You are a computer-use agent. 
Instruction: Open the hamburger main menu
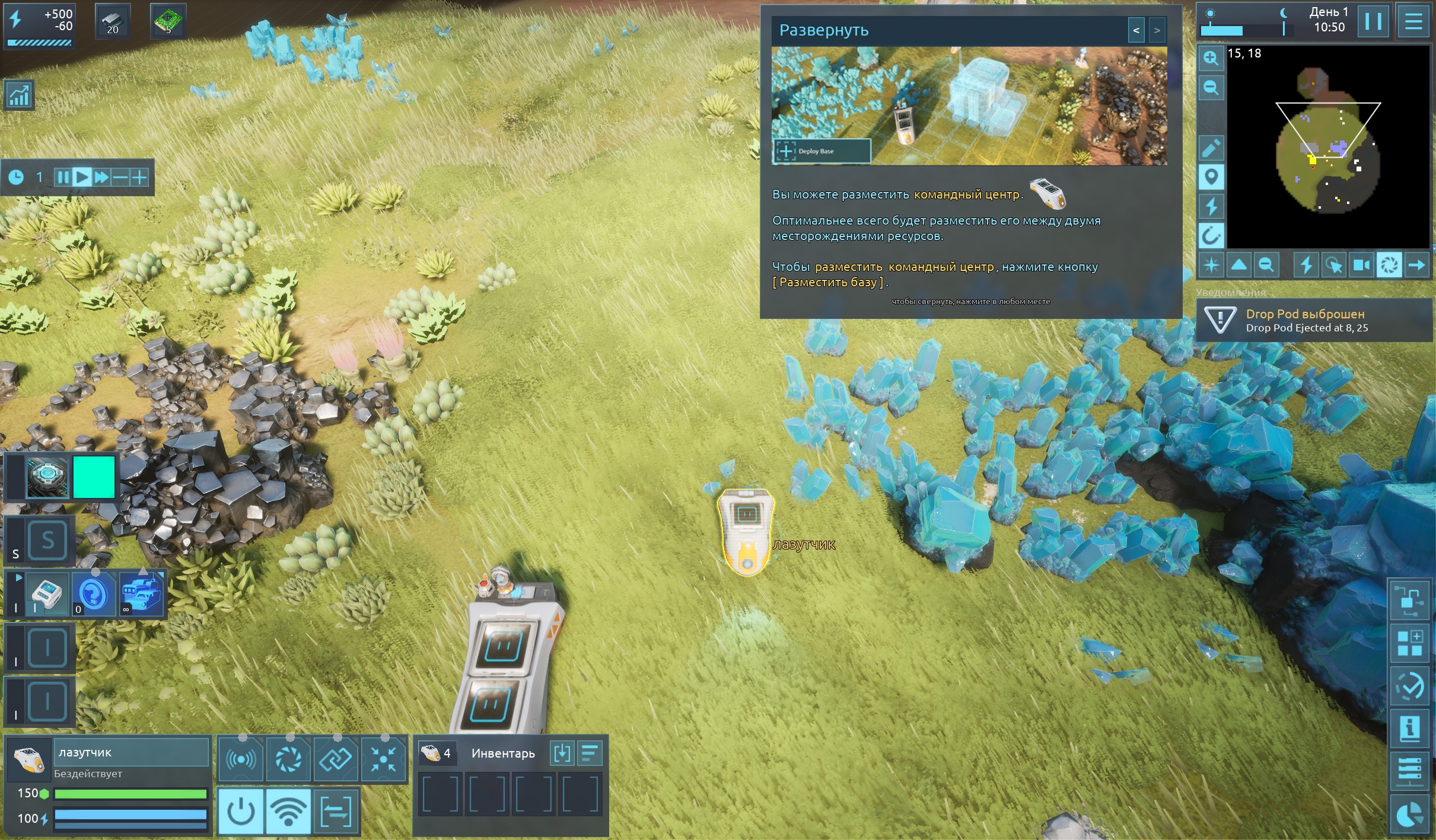pos(1413,22)
